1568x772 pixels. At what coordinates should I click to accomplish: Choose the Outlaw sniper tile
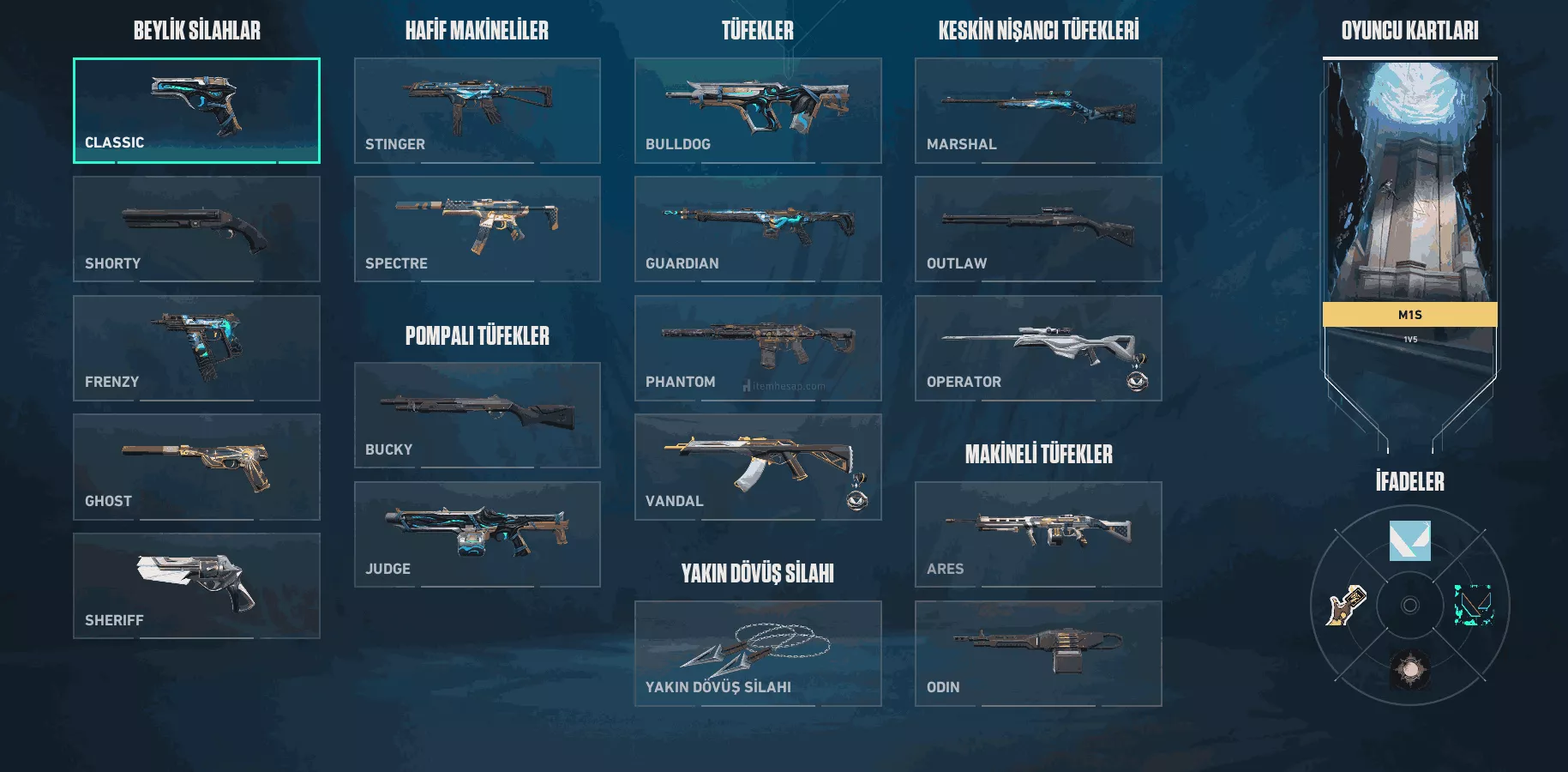coord(1038,229)
